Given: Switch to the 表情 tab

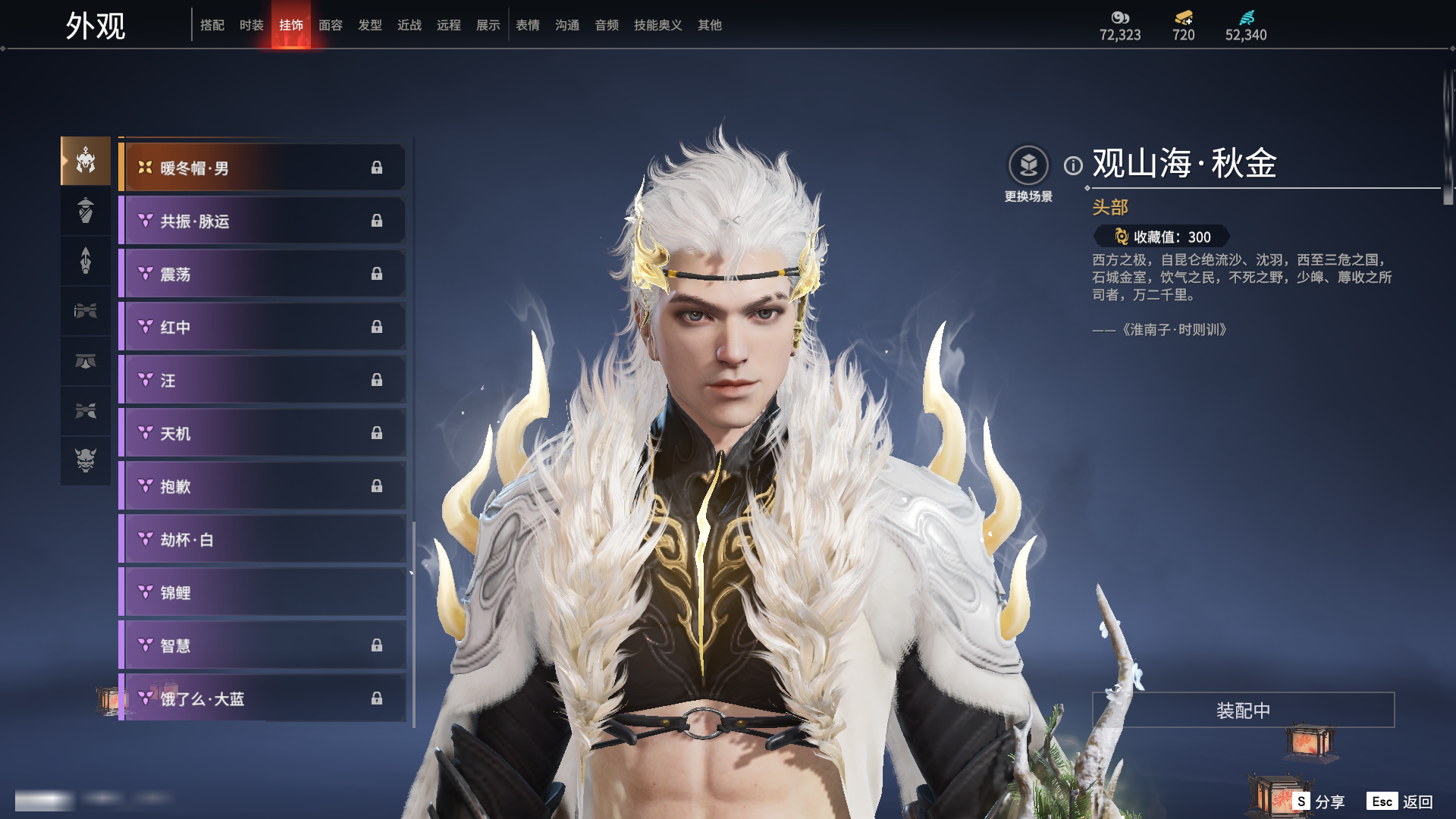Looking at the screenshot, I should pyautogui.click(x=527, y=25).
